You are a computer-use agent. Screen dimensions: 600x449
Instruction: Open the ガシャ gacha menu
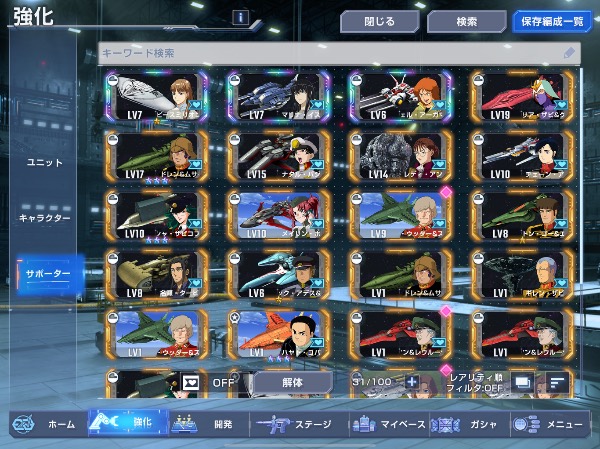(x=468, y=424)
